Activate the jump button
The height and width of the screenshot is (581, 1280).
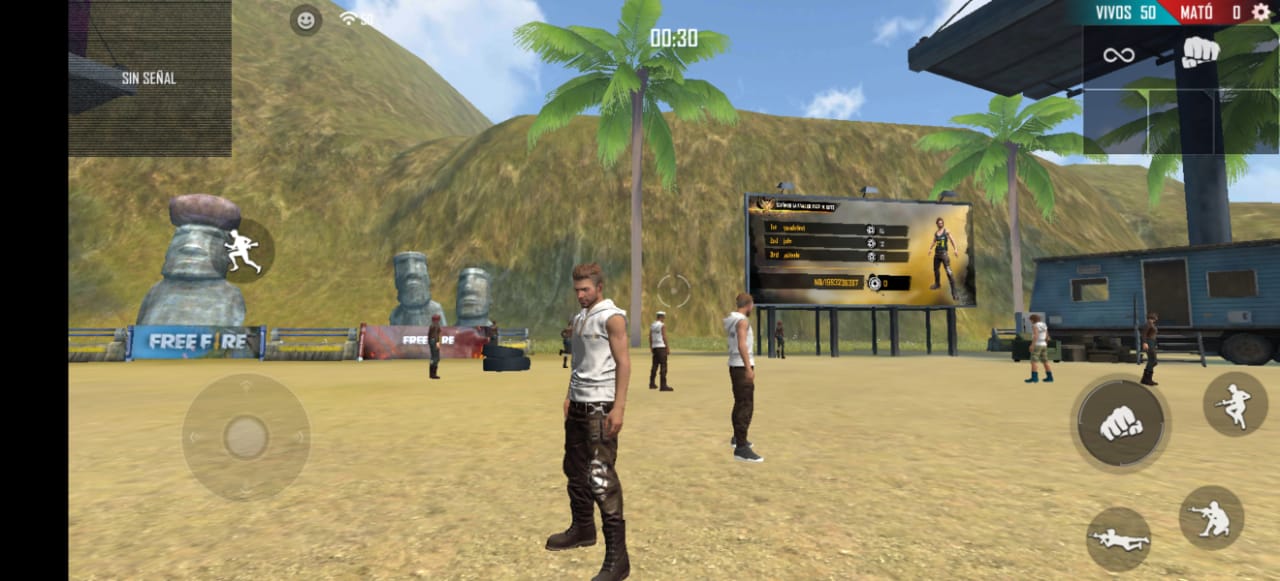(1235, 404)
